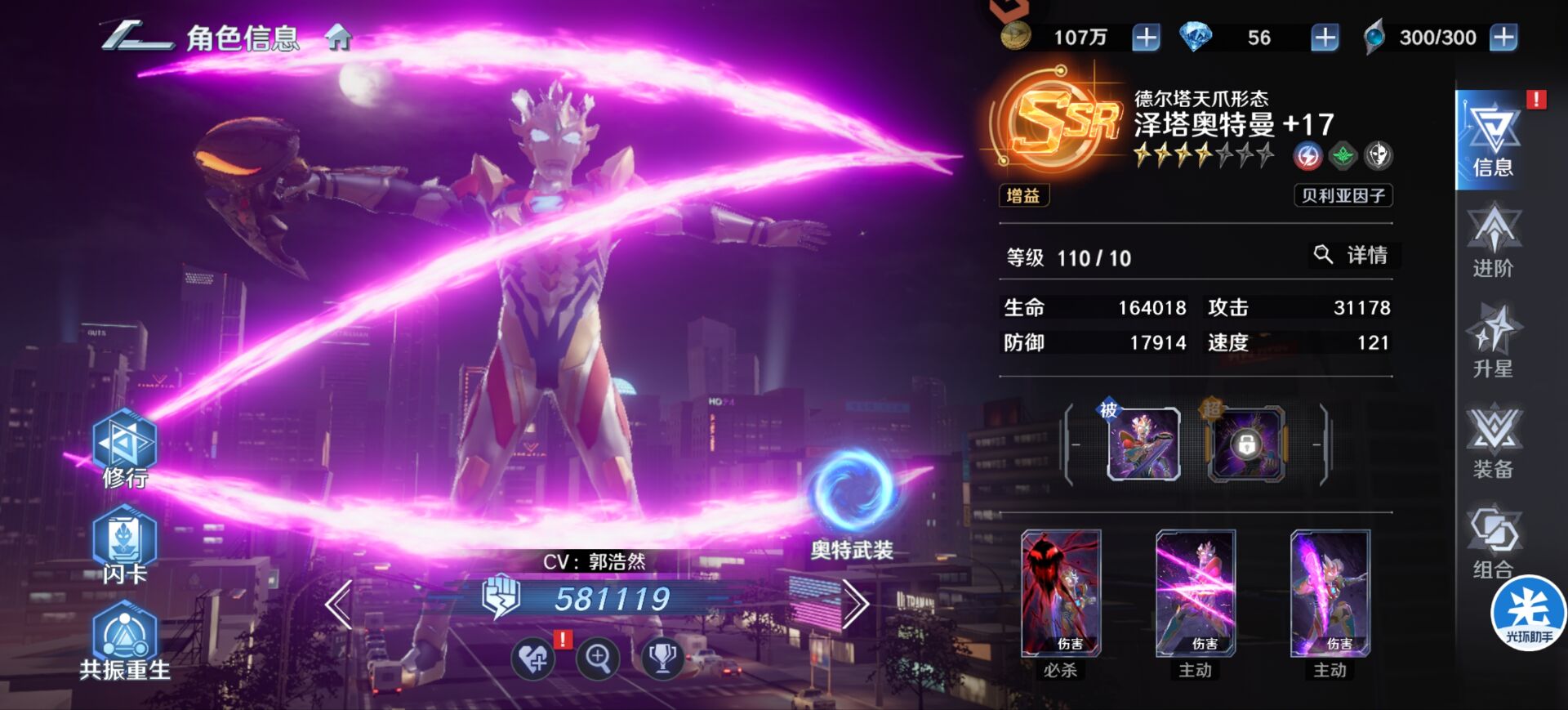
Task: Open the 修行 training menu
Action: coord(124,449)
